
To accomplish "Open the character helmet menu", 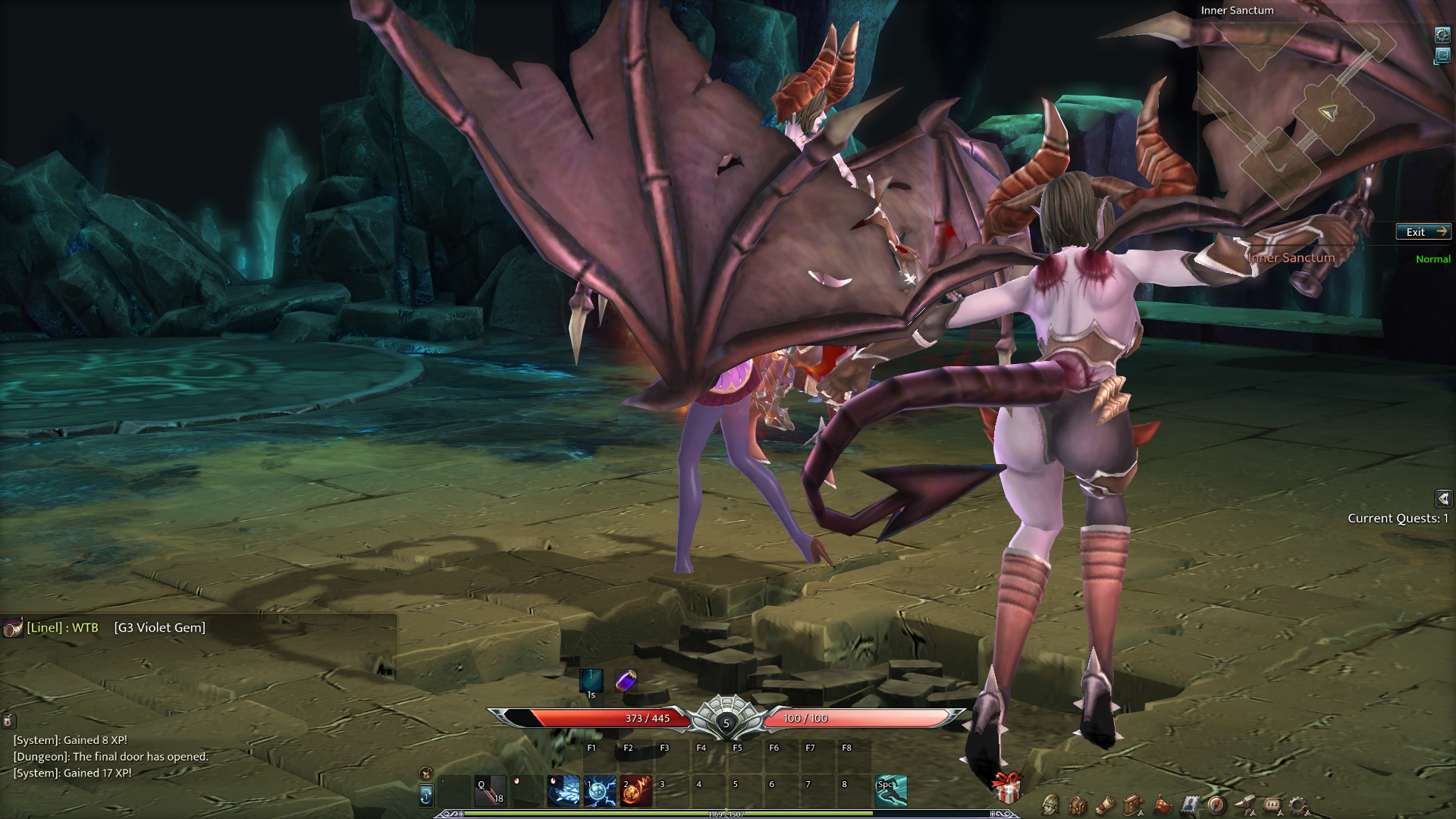I will (1050, 805).
